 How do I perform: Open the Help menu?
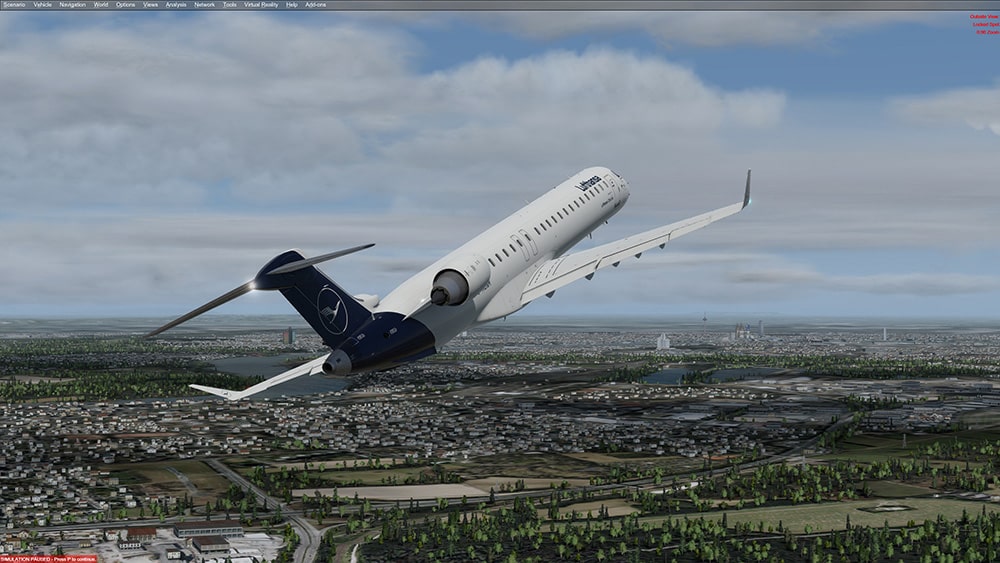tap(292, 4)
